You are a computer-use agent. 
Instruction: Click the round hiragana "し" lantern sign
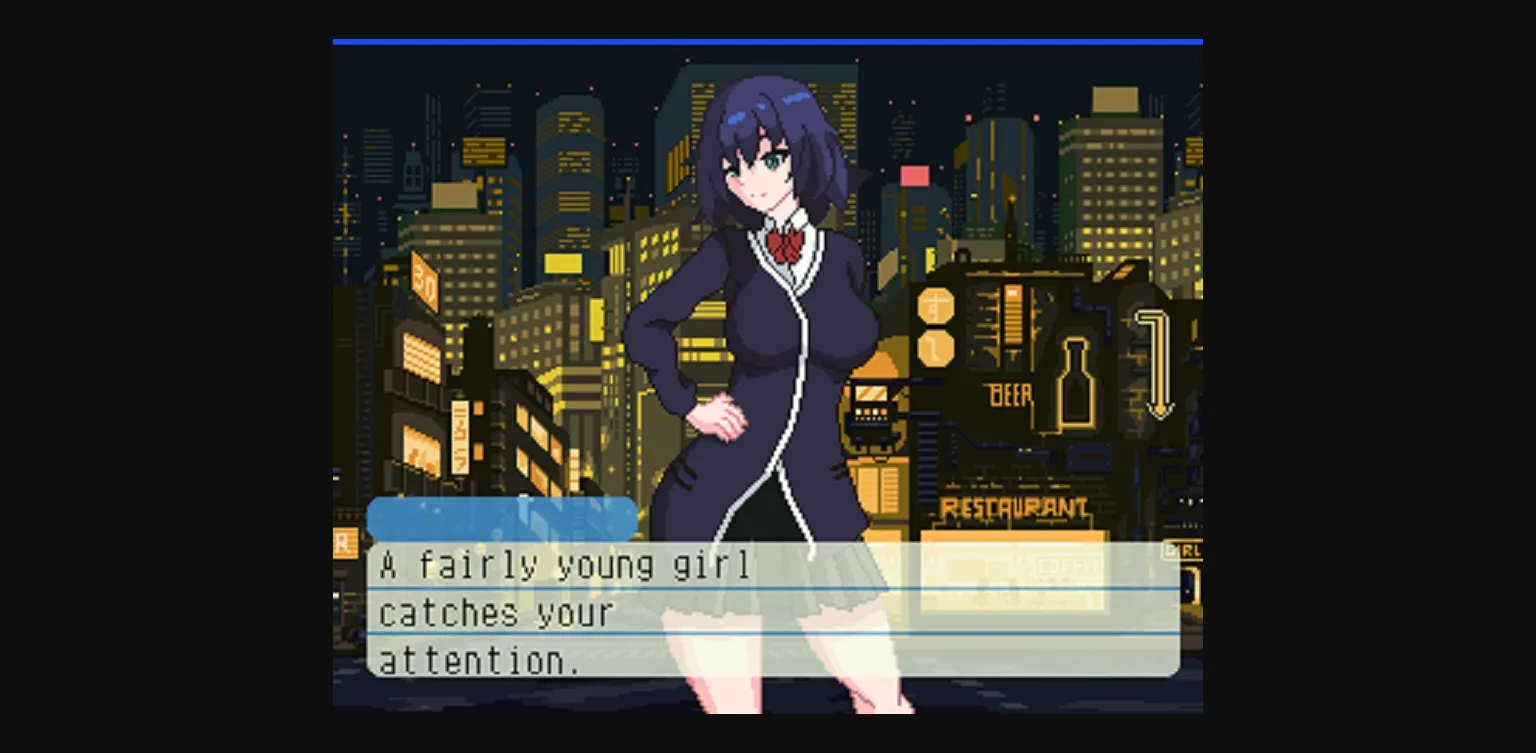pos(936,350)
